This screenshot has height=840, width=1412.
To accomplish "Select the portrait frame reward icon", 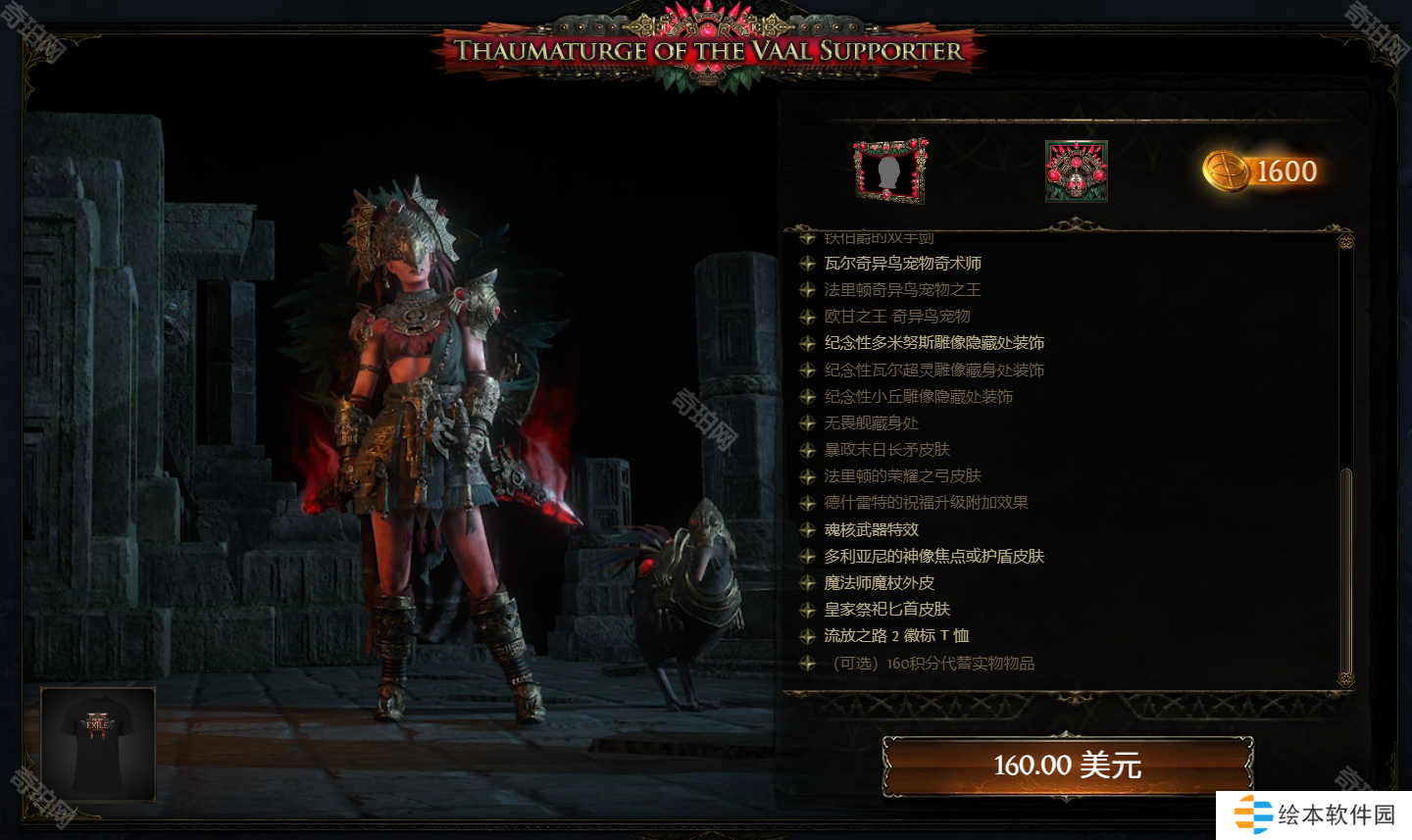I will 889,172.
